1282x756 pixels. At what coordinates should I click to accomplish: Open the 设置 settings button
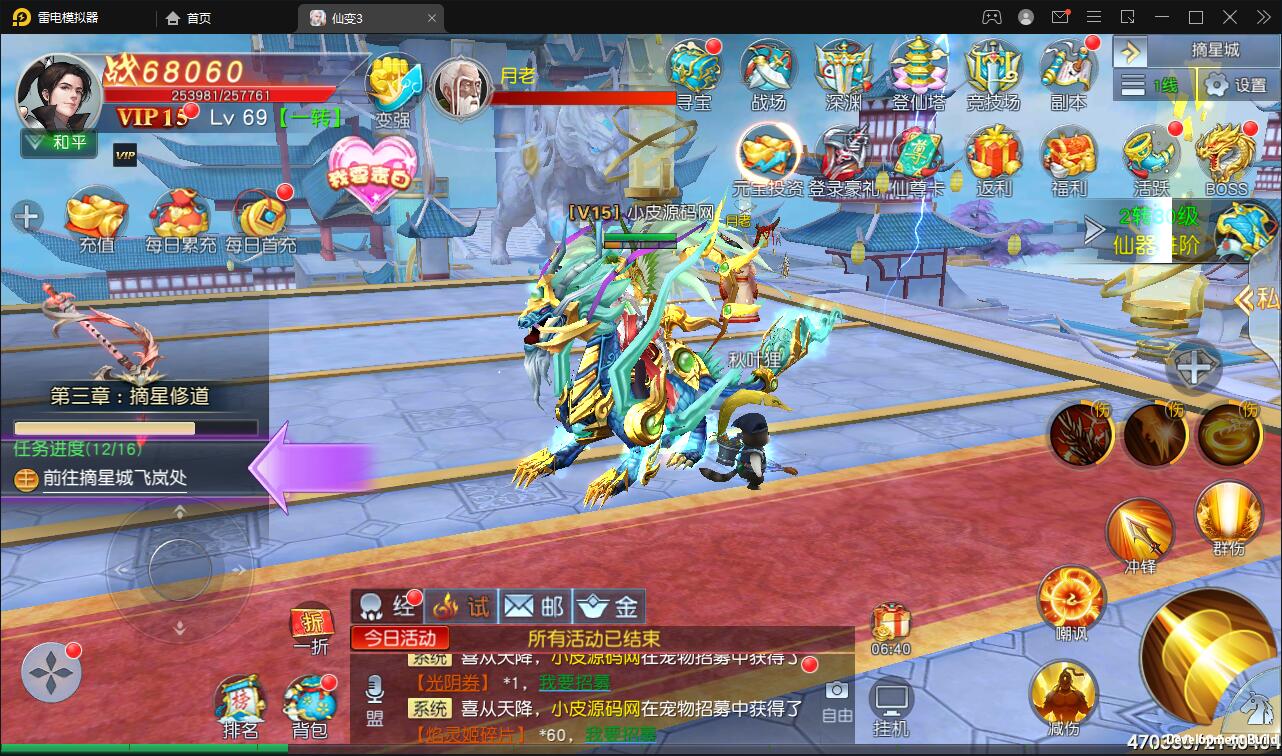pyautogui.click(x=1236, y=85)
